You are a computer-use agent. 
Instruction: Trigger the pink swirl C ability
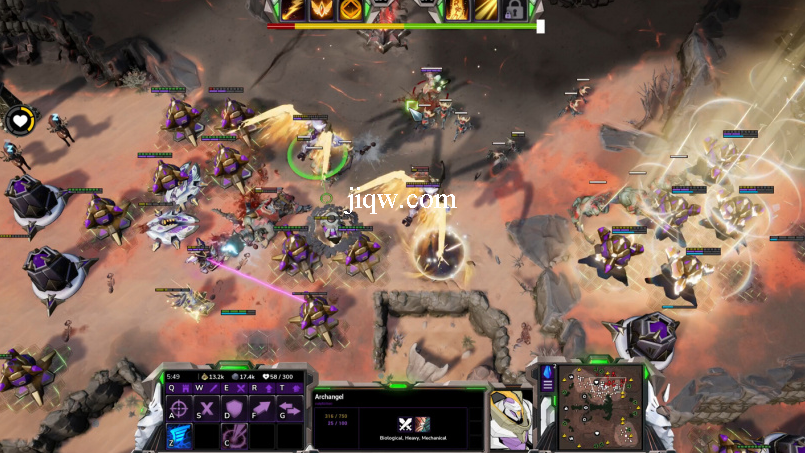click(x=234, y=435)
